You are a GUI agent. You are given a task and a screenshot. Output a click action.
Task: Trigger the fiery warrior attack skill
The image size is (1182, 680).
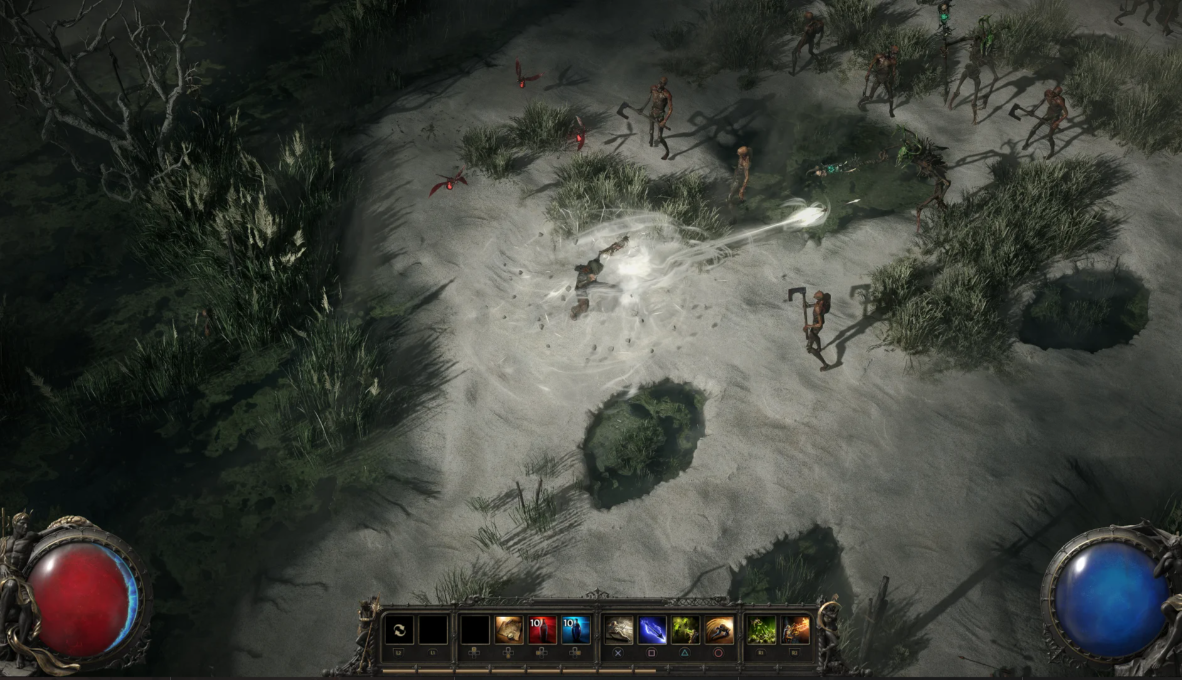click(796, 629)
